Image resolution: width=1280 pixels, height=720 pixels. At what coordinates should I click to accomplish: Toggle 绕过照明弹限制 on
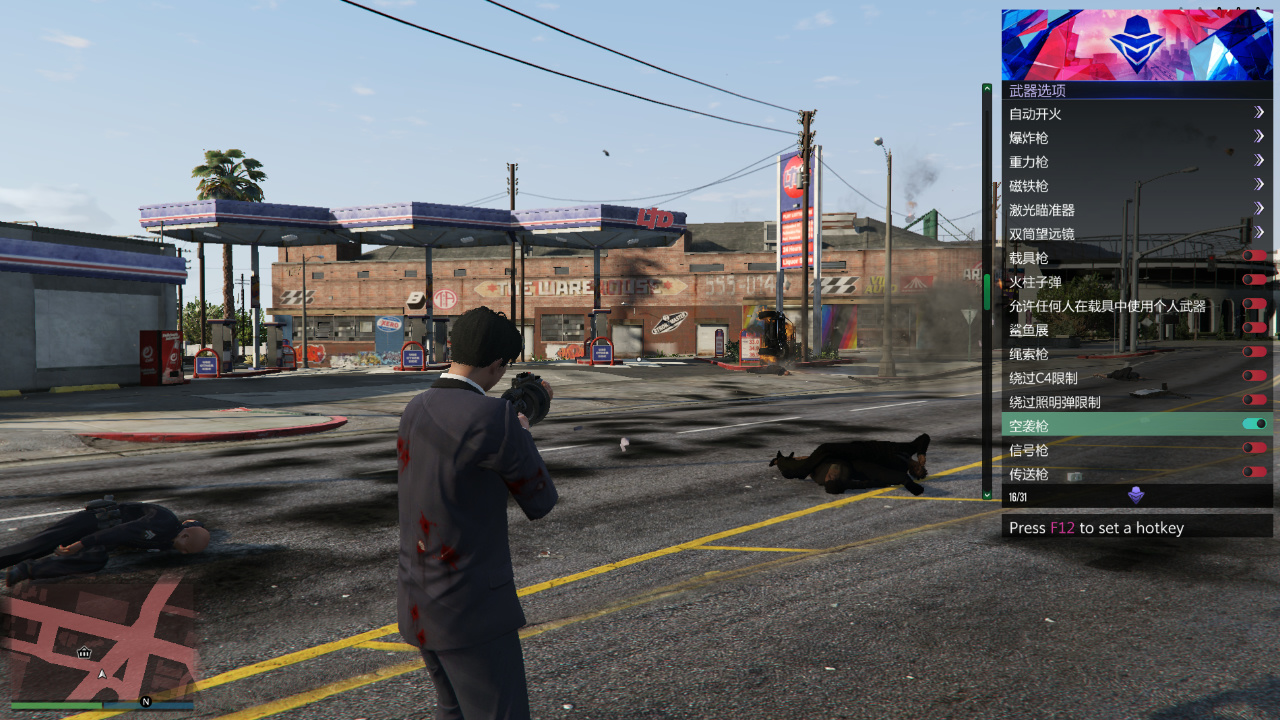(1254, 400)
